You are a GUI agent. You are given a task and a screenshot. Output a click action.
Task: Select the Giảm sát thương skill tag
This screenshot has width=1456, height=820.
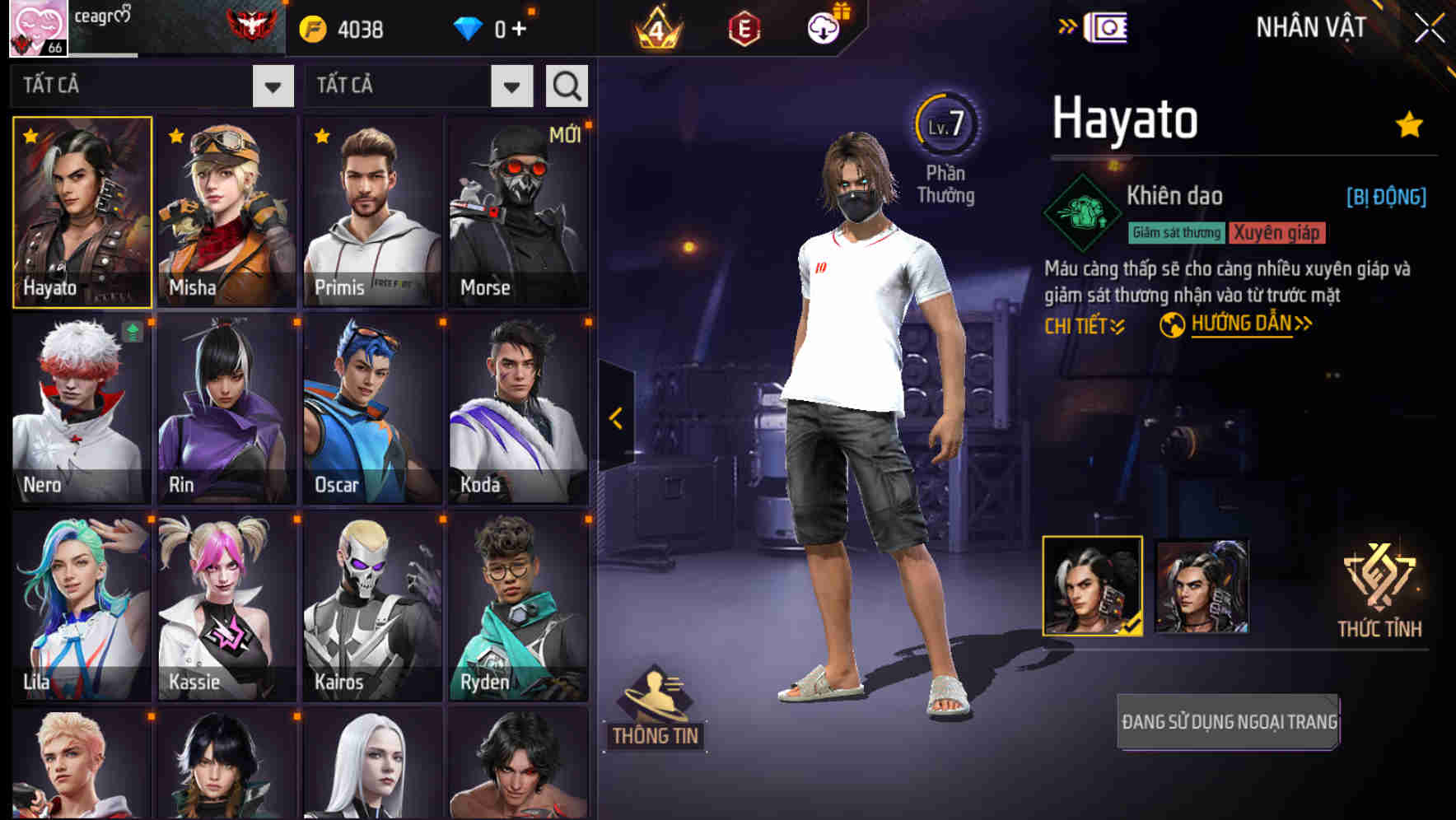(1176, 233)
